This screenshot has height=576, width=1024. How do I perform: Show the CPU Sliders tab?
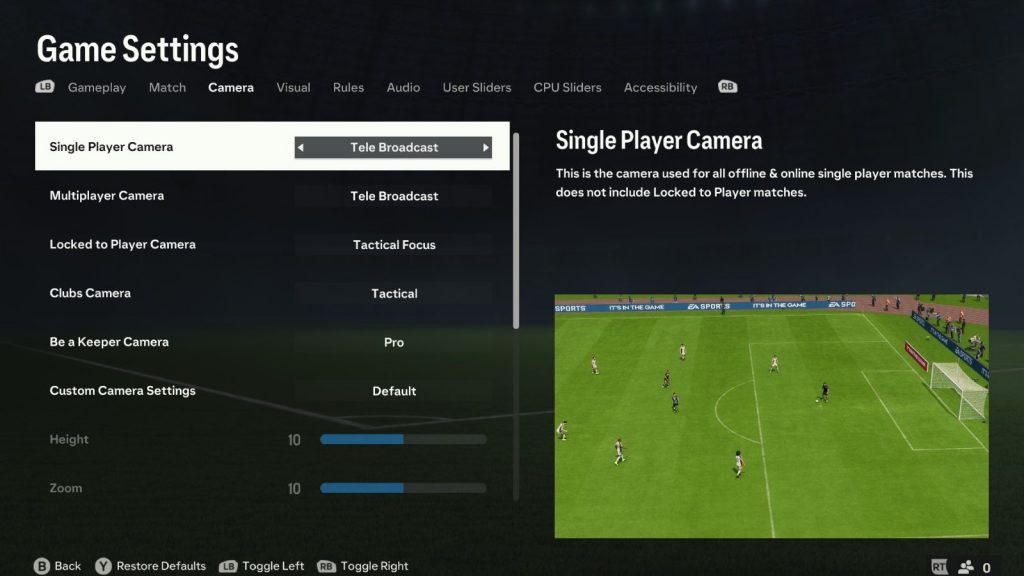[x=567, y=88]
